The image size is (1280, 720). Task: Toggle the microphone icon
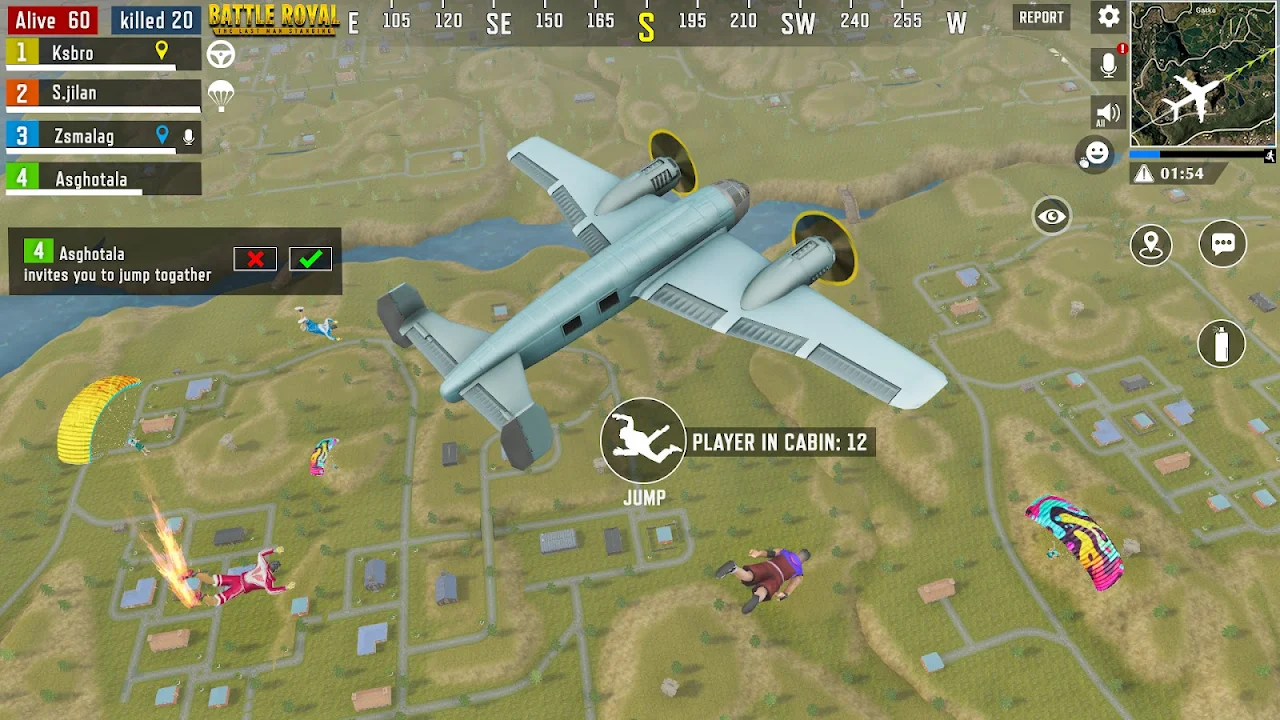pos(1108,65)
